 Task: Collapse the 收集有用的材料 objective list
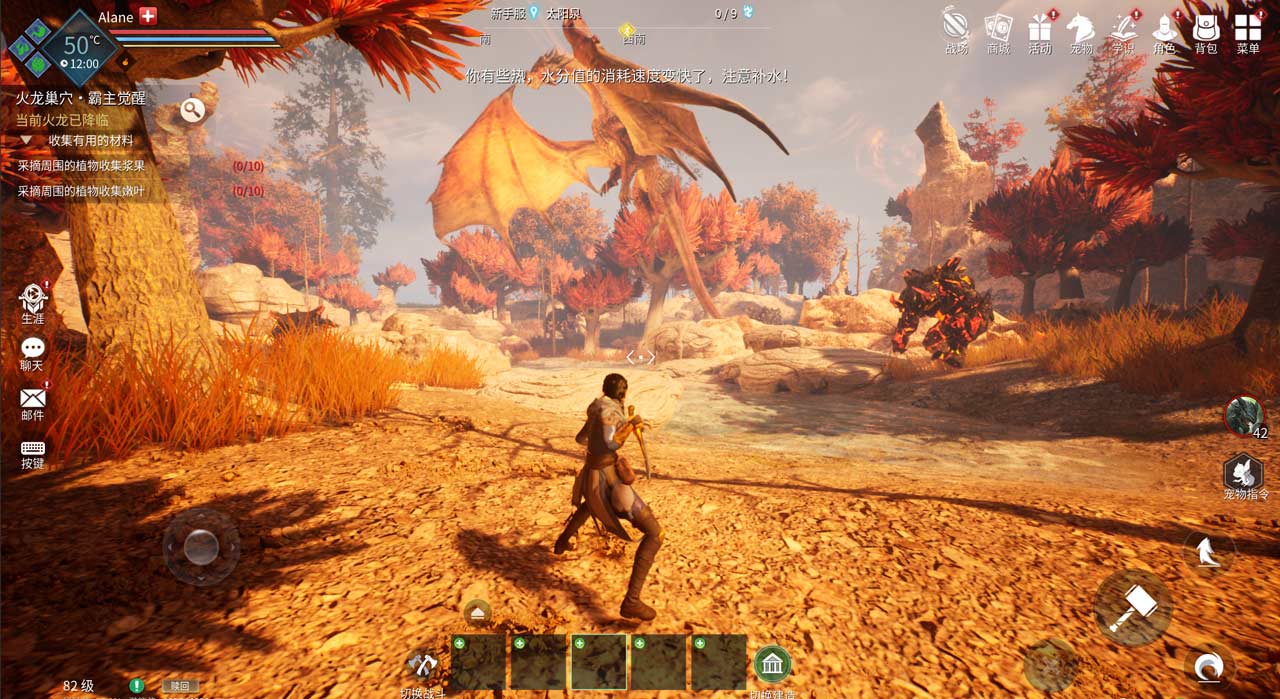[x=27, y=141]
